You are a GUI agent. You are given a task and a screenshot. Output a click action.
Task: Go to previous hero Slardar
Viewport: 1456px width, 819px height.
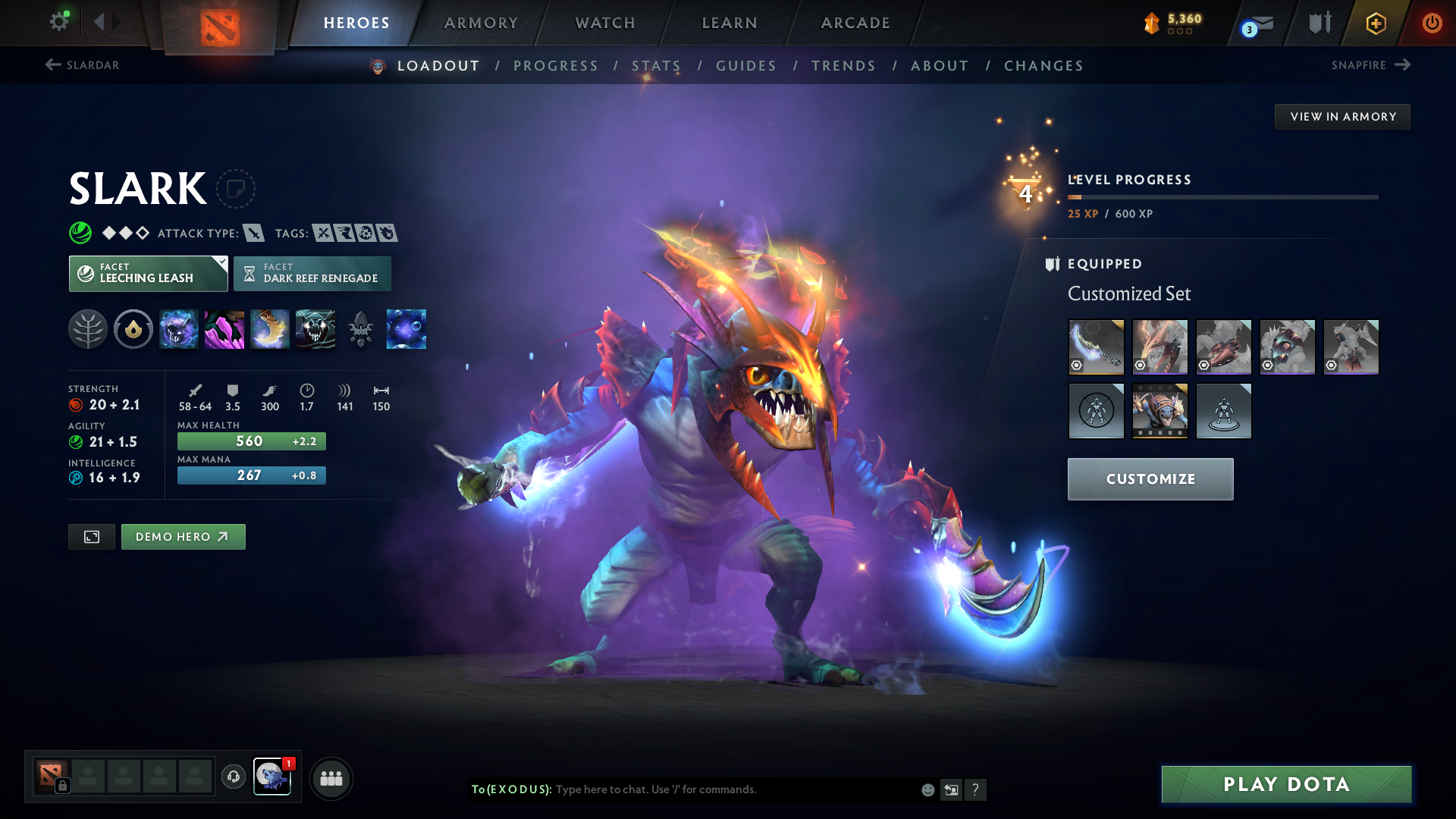point(82,65)
